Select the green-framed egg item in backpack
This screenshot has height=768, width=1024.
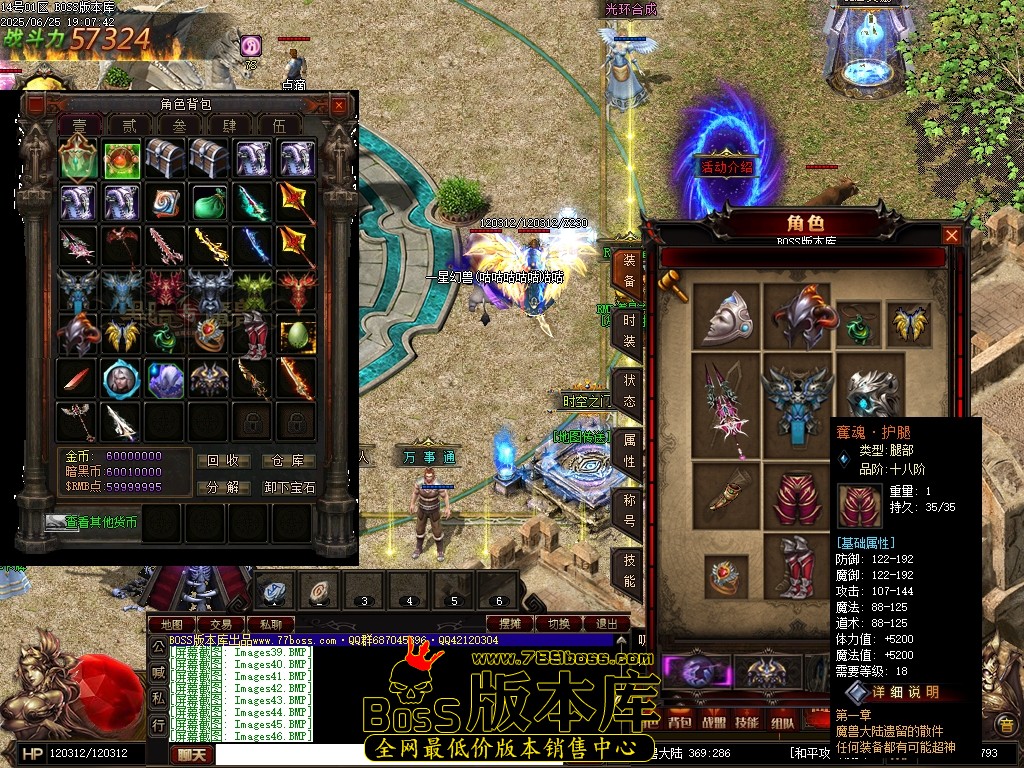click(297, 335)
